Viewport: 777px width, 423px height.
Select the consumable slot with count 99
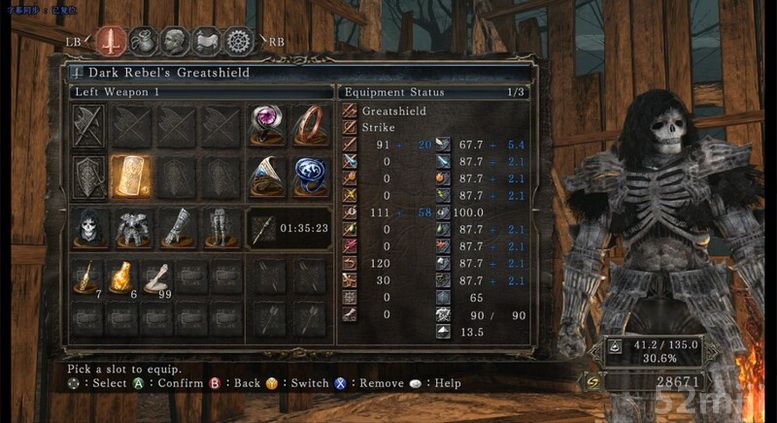coord(156,279)
